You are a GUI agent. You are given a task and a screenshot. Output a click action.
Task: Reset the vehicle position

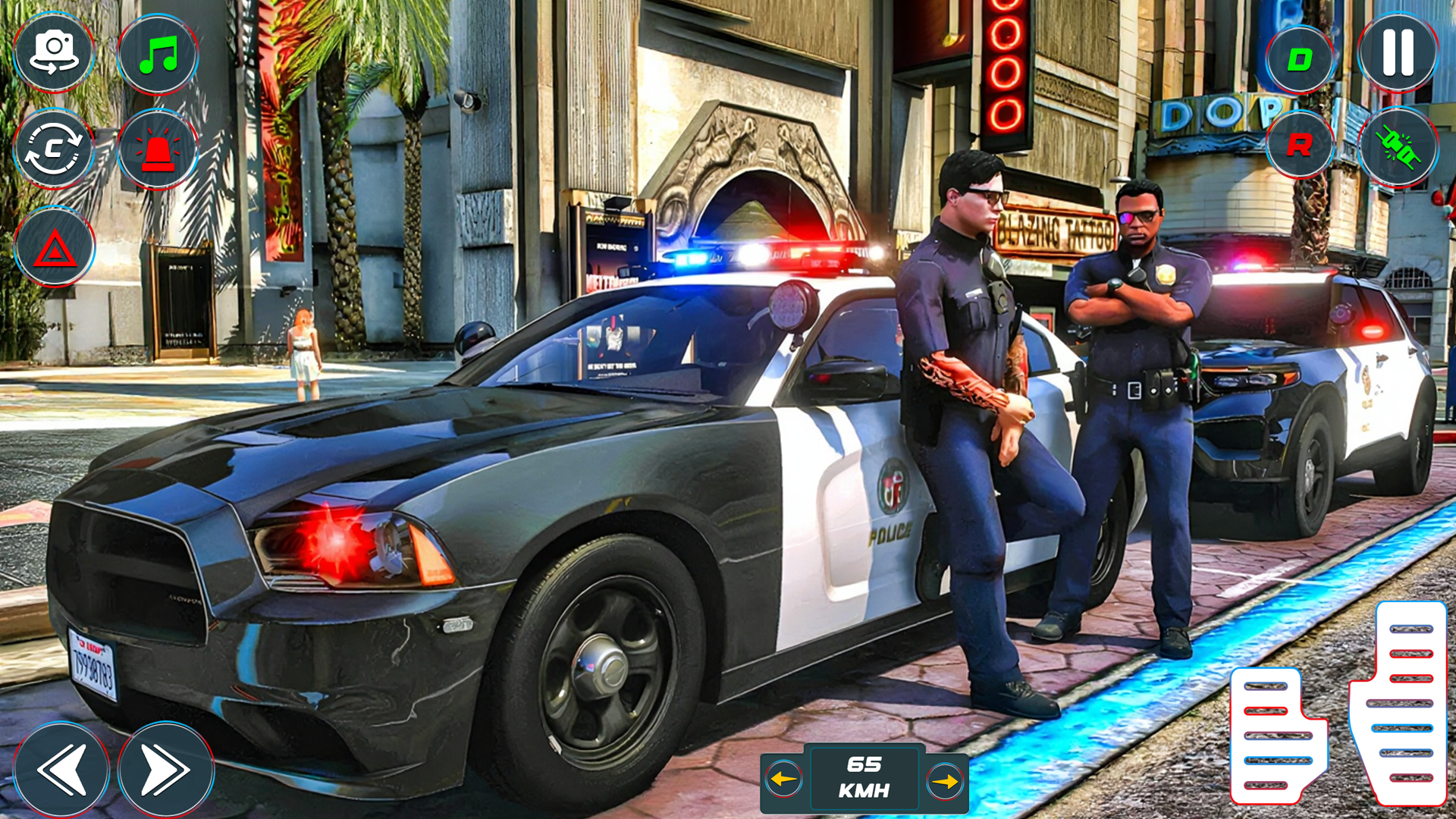pos(55,148)
